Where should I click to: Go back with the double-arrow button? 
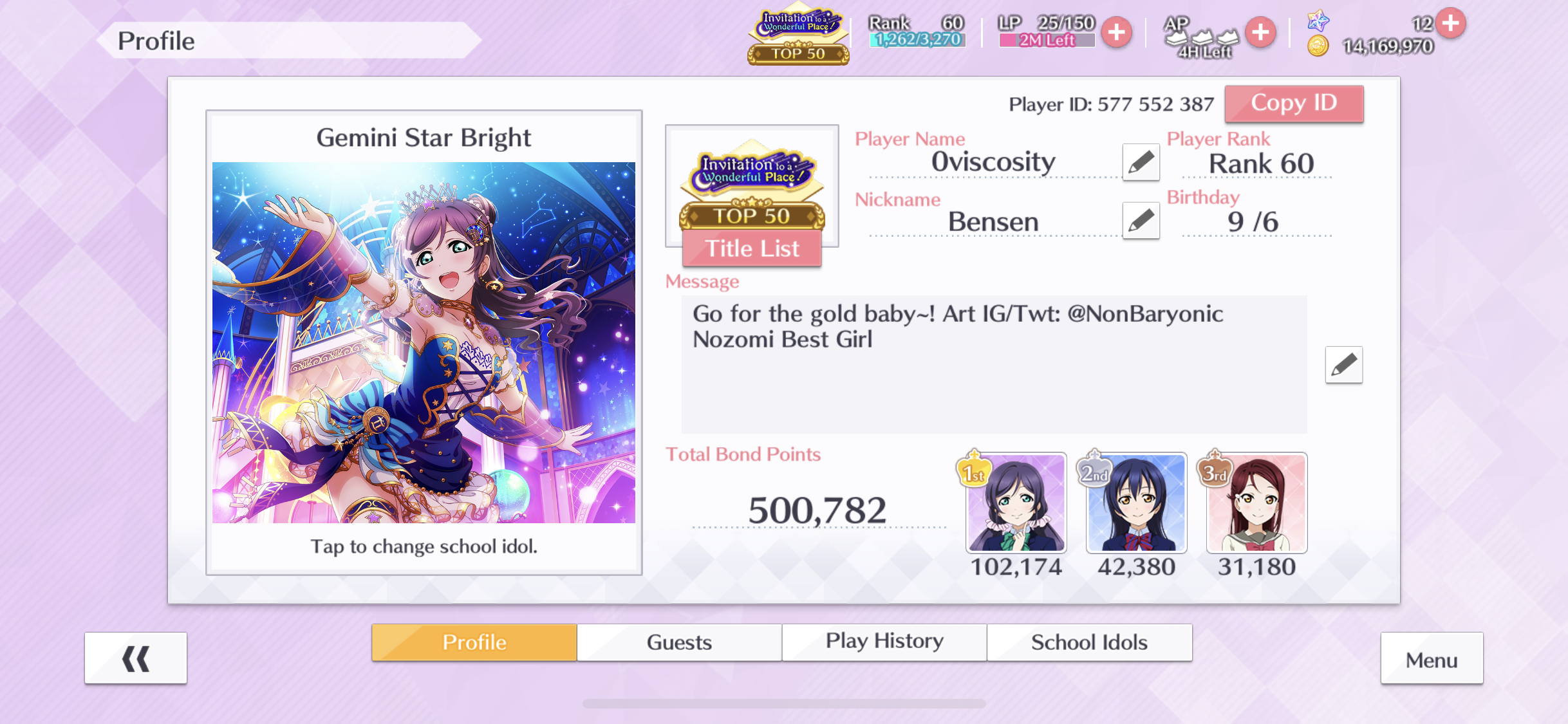pos(136,658)
